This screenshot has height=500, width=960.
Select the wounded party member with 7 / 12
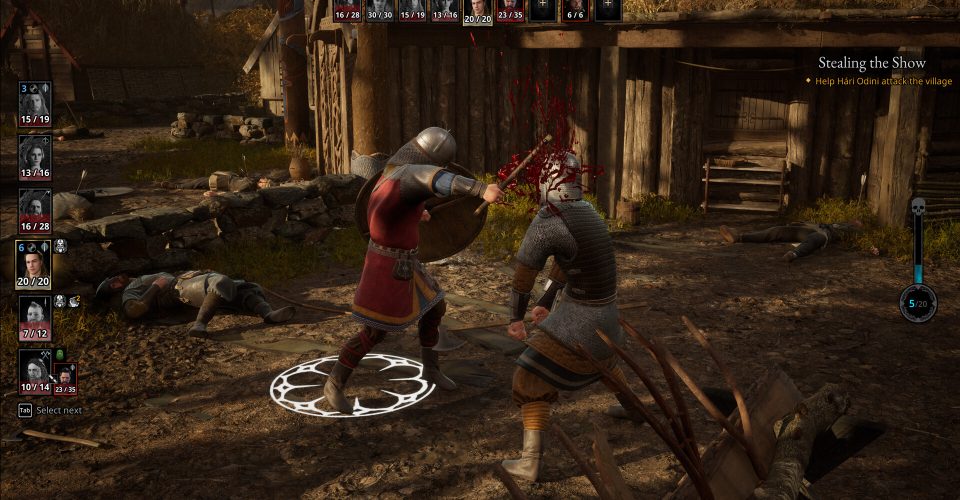pos(34,317)
